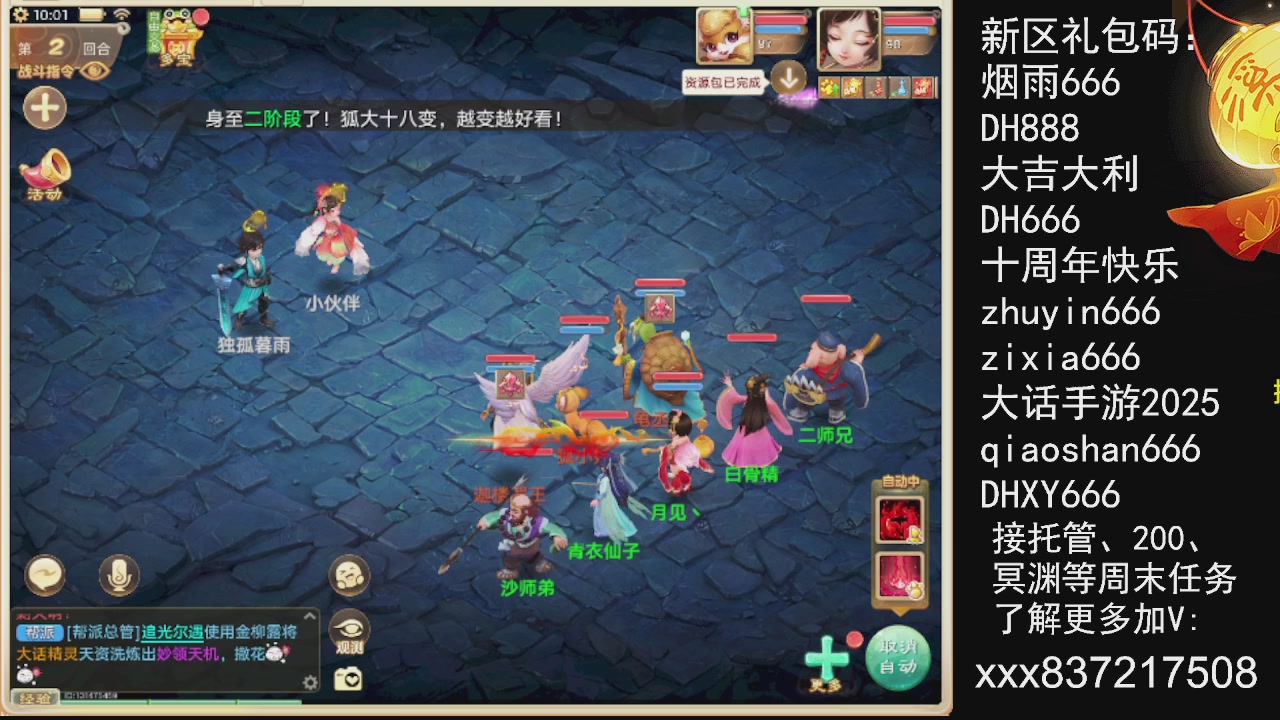Use the gold coin quick-item icon
This screenshot has height=720, width=1280.
(x=831, y=86)
